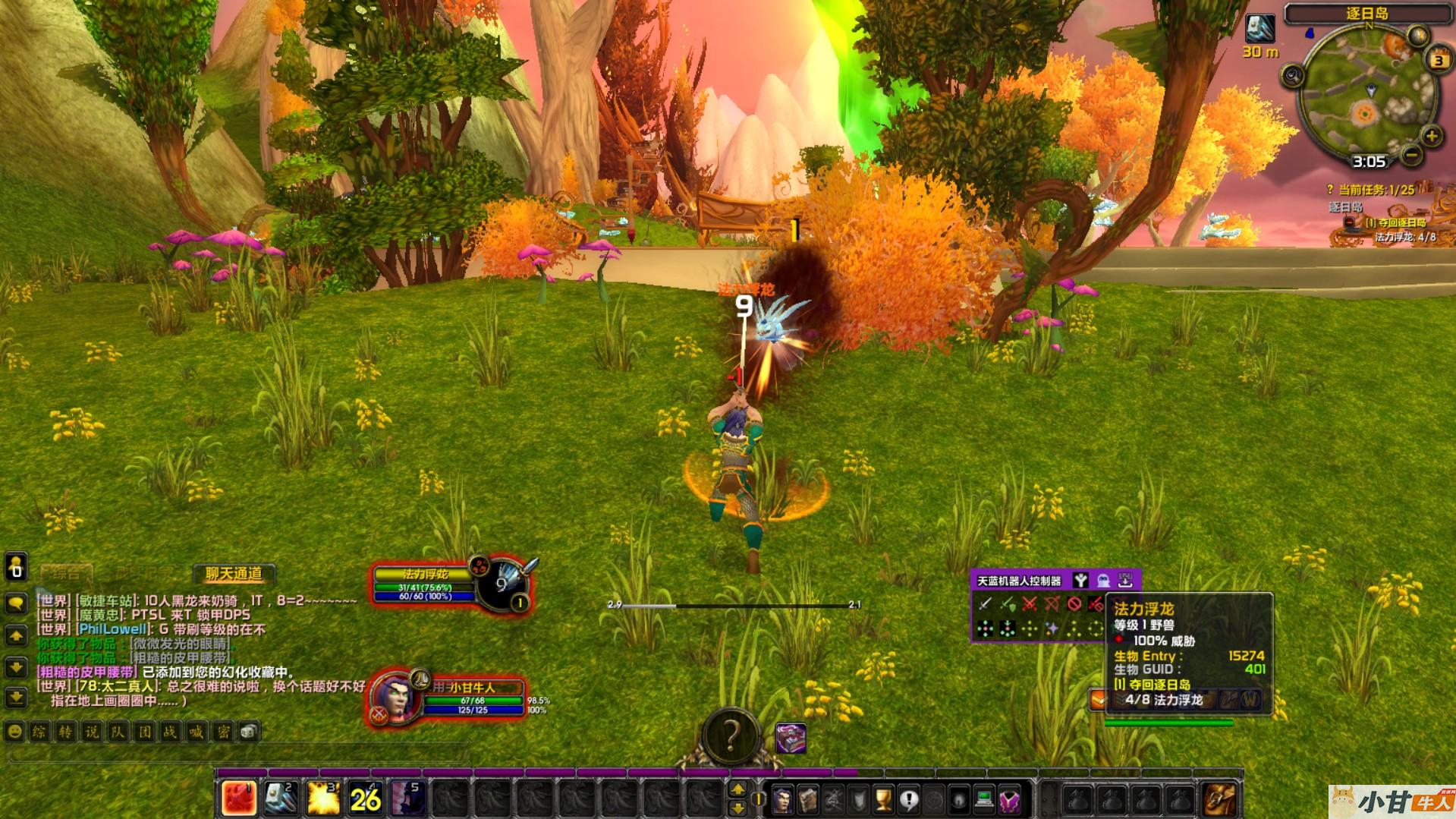Roll the dice button in chat bar

(x=249, y=732)
